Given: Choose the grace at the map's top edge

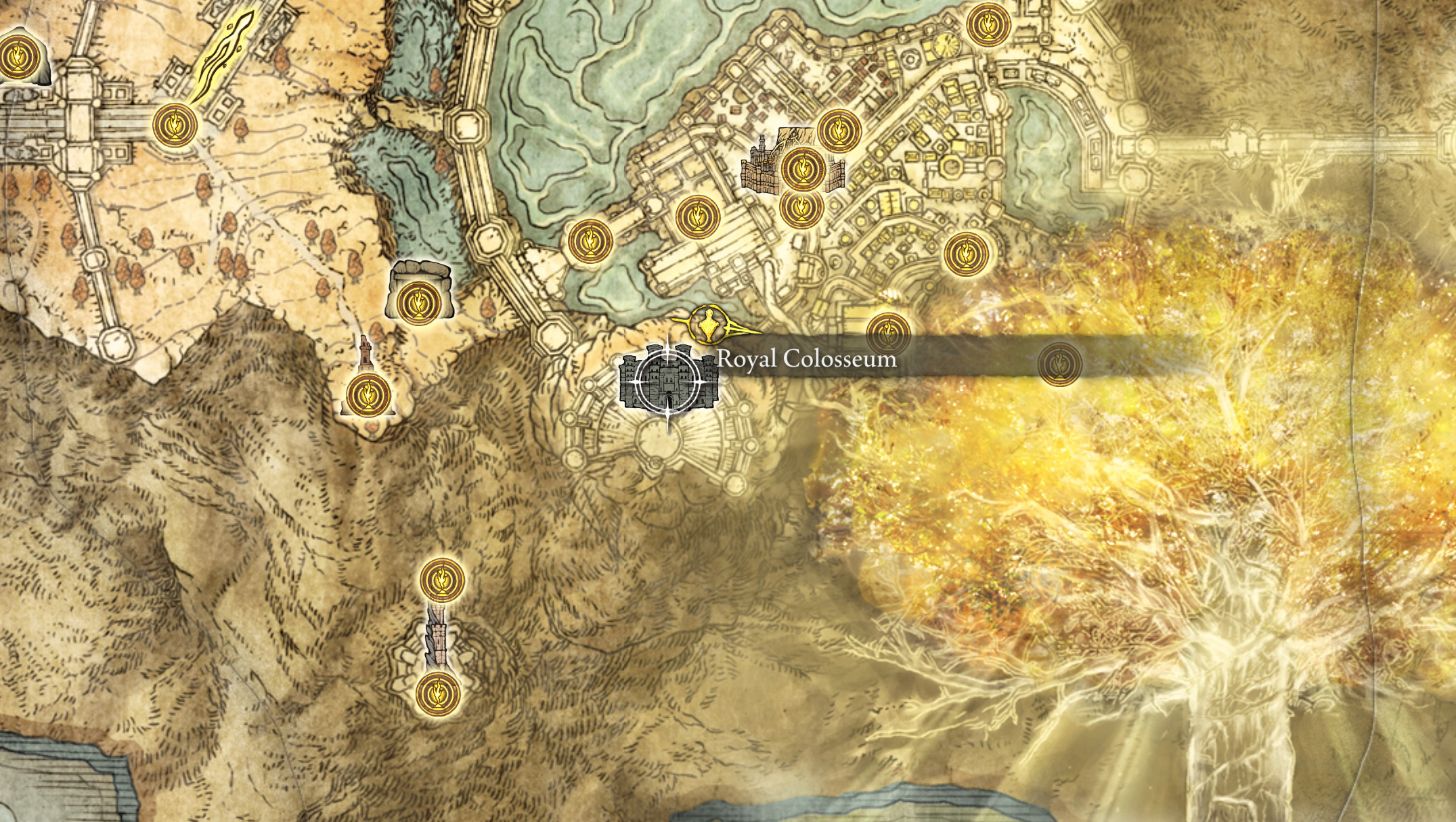Looking at the screenshot, I should pyautogui.click(x=988, y=25).
